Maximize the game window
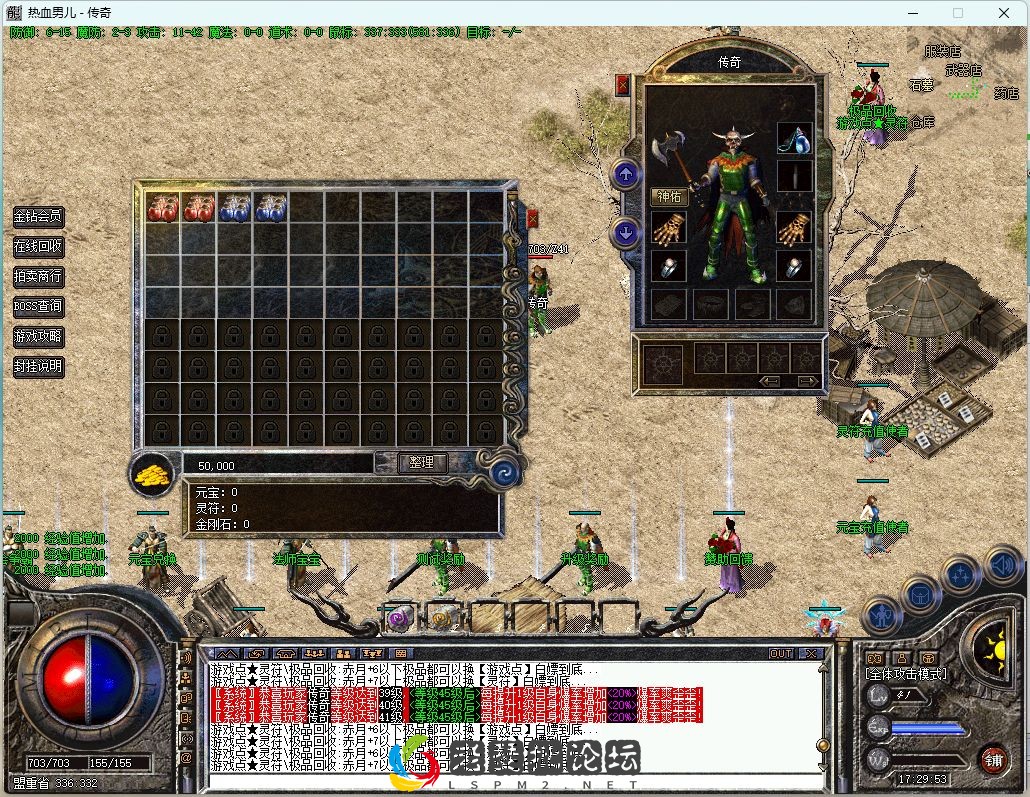Screen dimensions: 1030x797 tap(958, 13)
